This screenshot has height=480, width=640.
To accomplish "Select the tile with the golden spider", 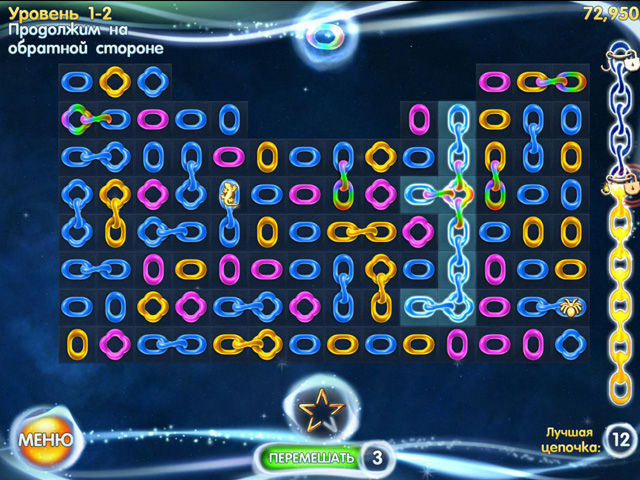I will click(x=574, y=304).
